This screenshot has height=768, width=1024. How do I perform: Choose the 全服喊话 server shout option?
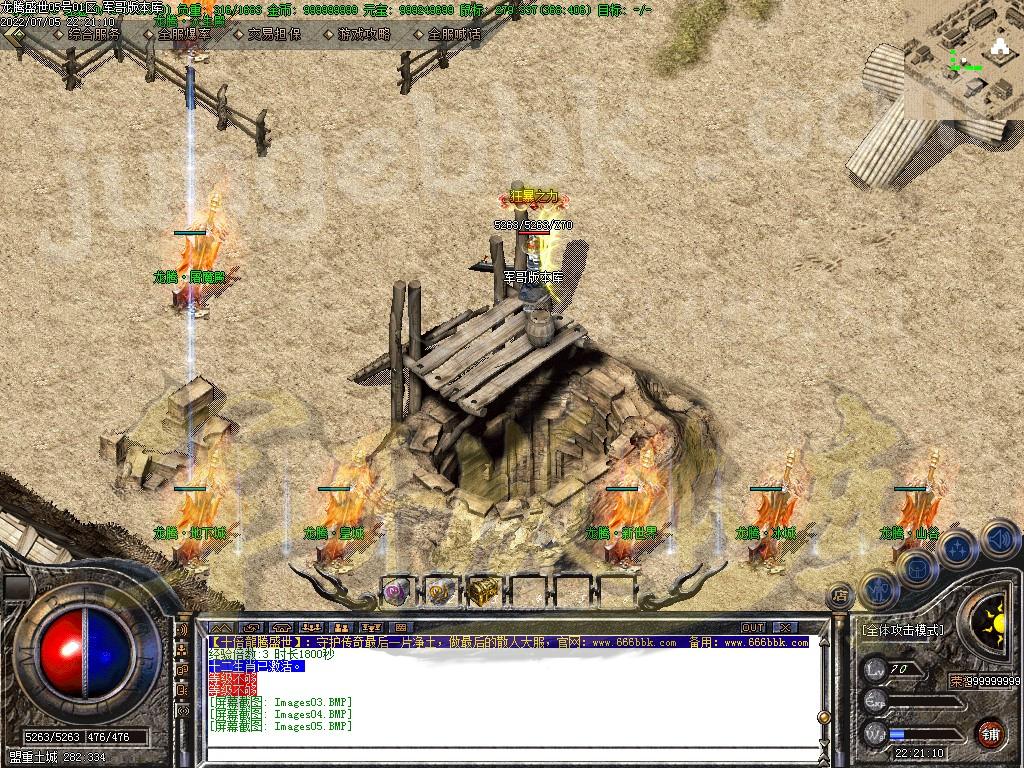pyautogui.click(x=453, y=33)
